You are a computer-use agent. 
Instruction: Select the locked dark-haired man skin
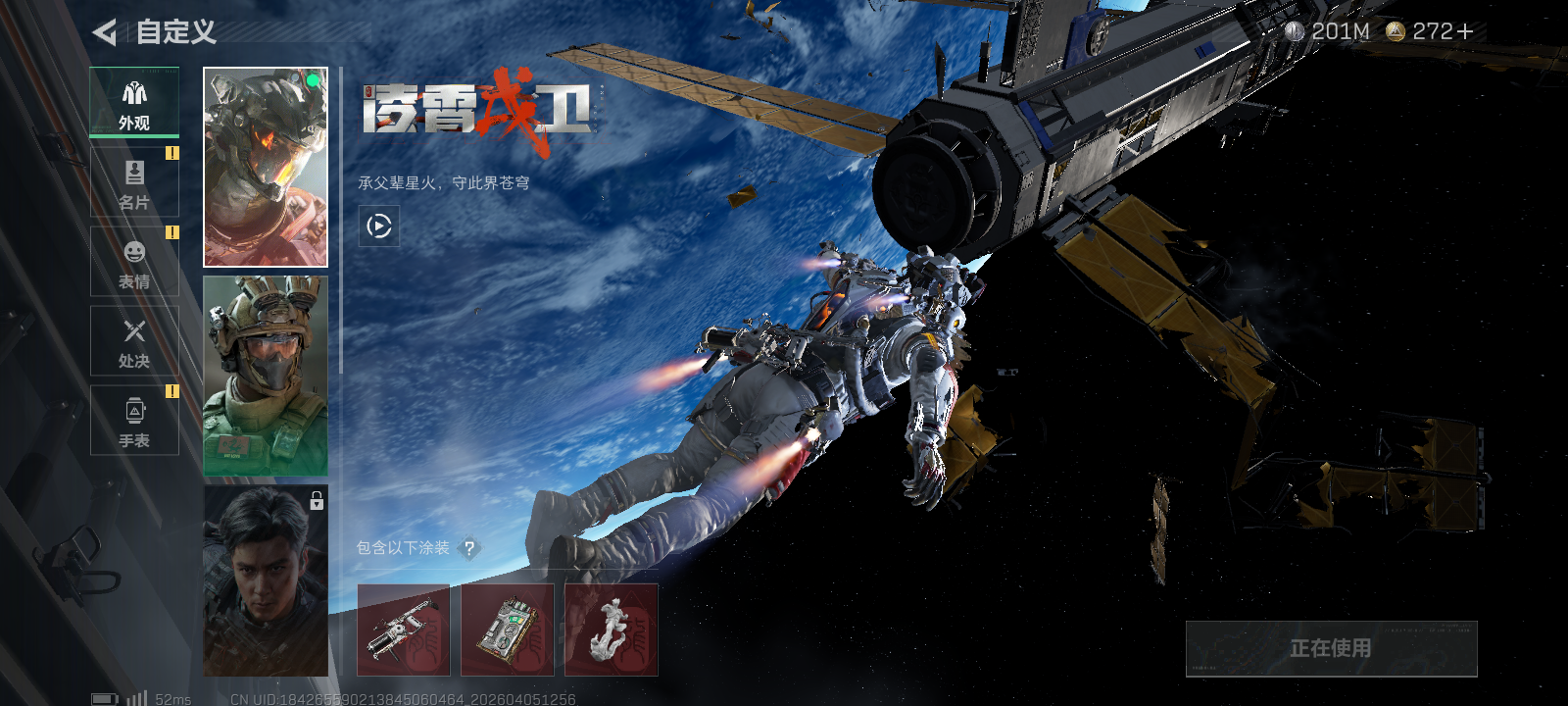(x=266, y=580)
